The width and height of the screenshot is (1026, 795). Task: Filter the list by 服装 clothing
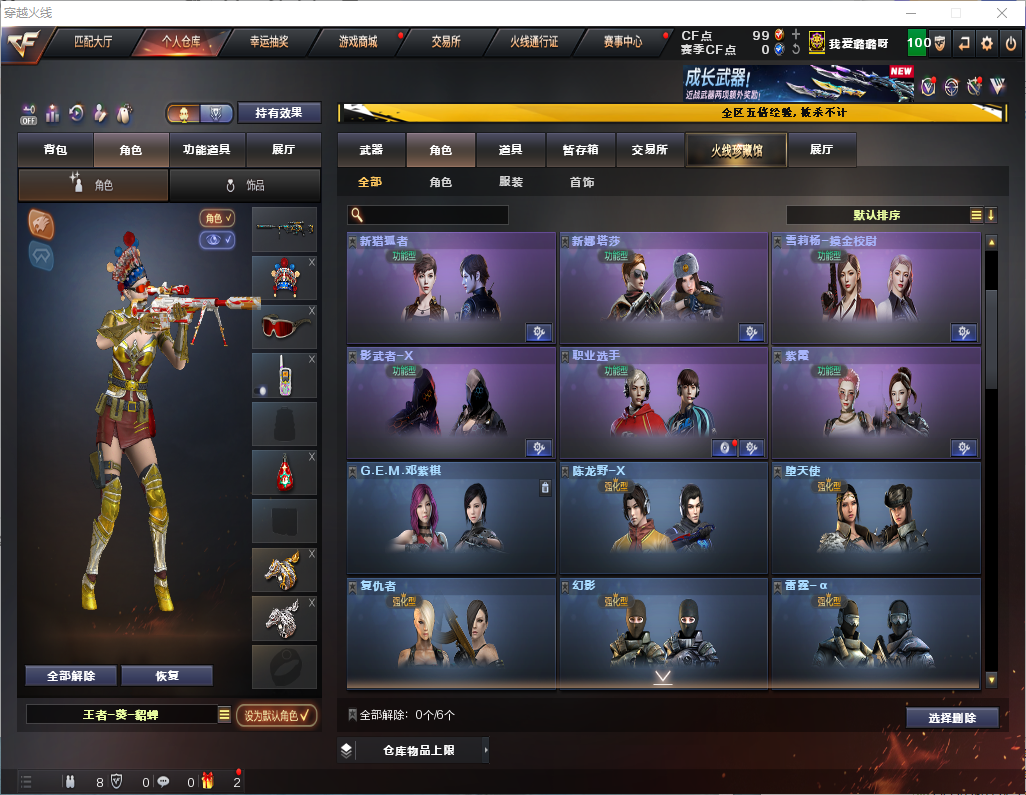coord(511,182)
